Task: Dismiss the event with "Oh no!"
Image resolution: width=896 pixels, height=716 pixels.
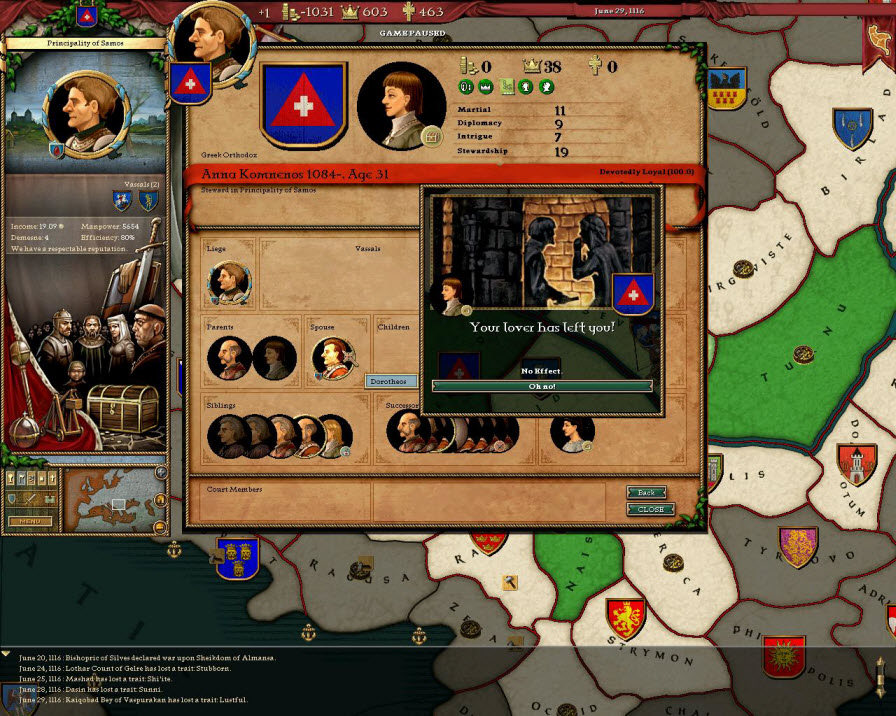Action: click(x=542, y=386)
